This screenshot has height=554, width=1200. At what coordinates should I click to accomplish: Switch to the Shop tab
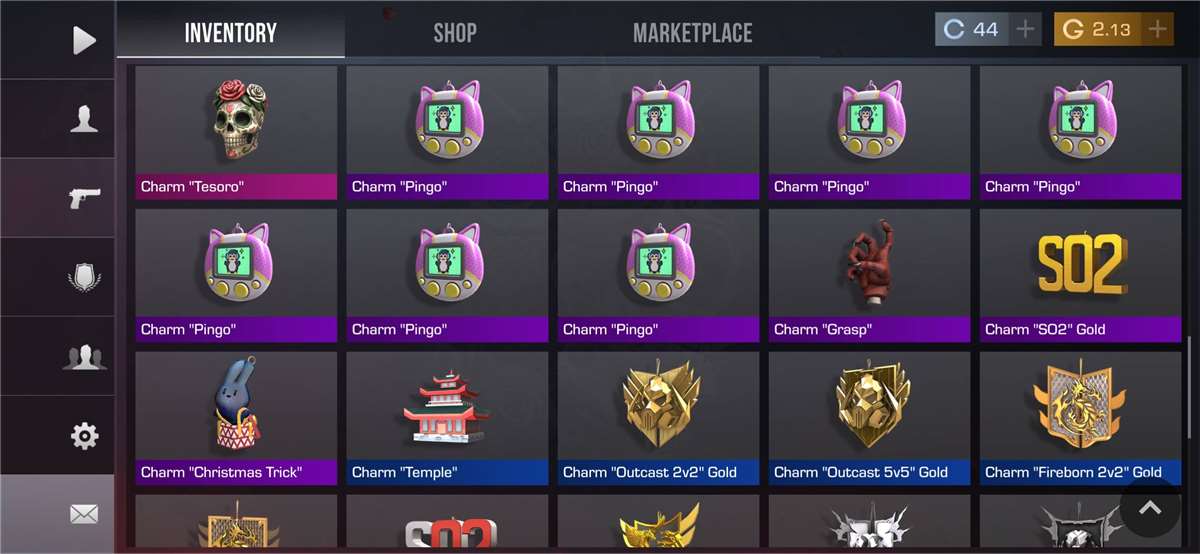tap(455, 32)
